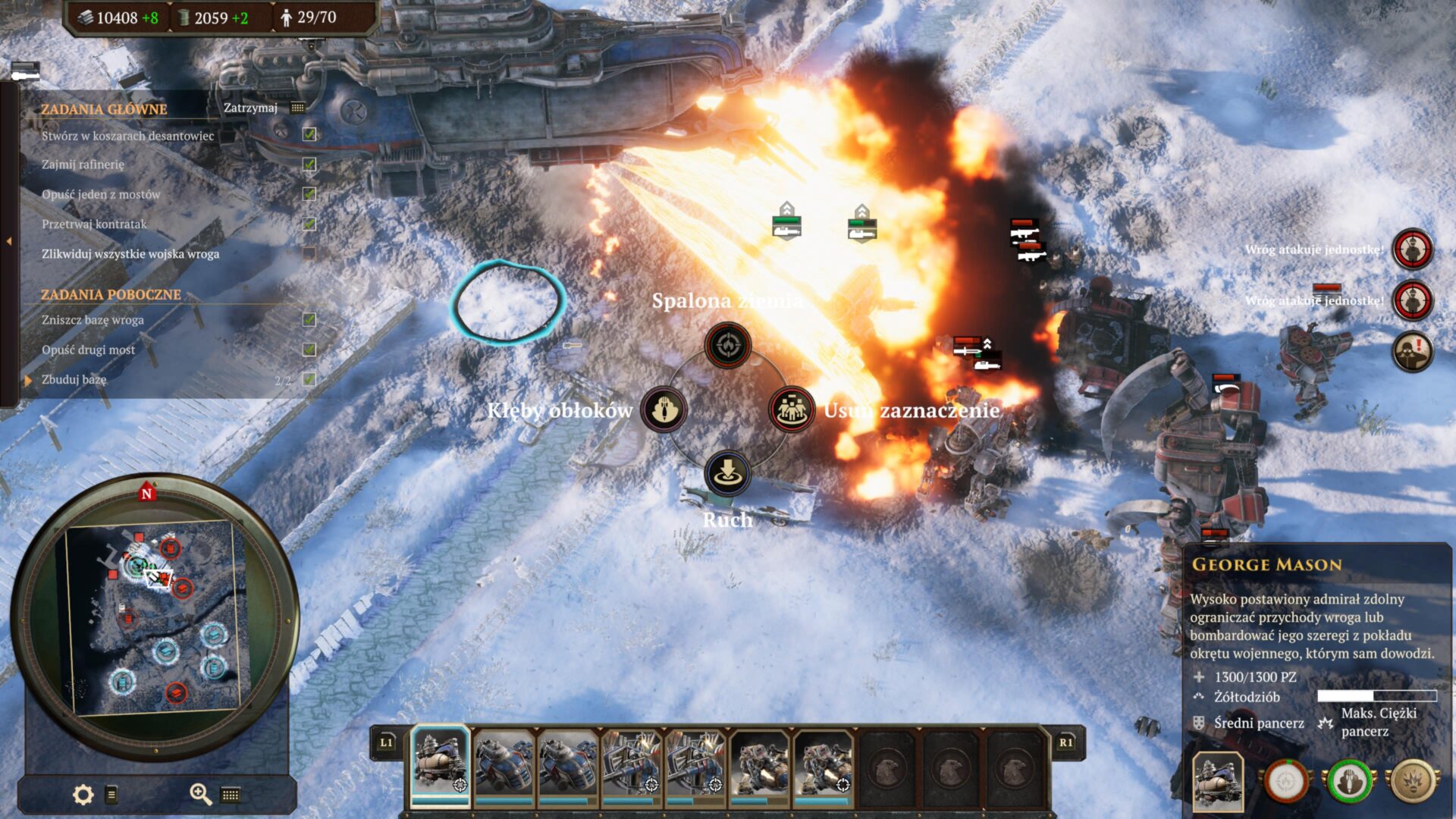Activate the Spalona ziemia radial ability
The image size is (1456, 819).
coord(728,345)
